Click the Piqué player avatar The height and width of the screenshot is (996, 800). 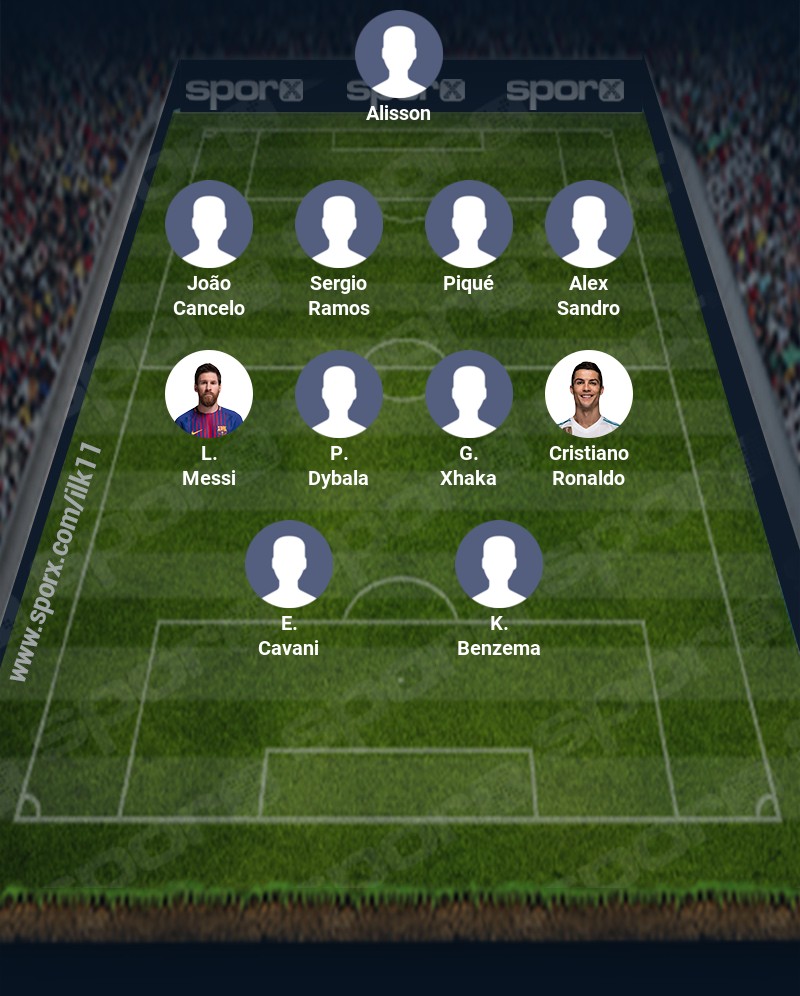click(x=469, y=224)
